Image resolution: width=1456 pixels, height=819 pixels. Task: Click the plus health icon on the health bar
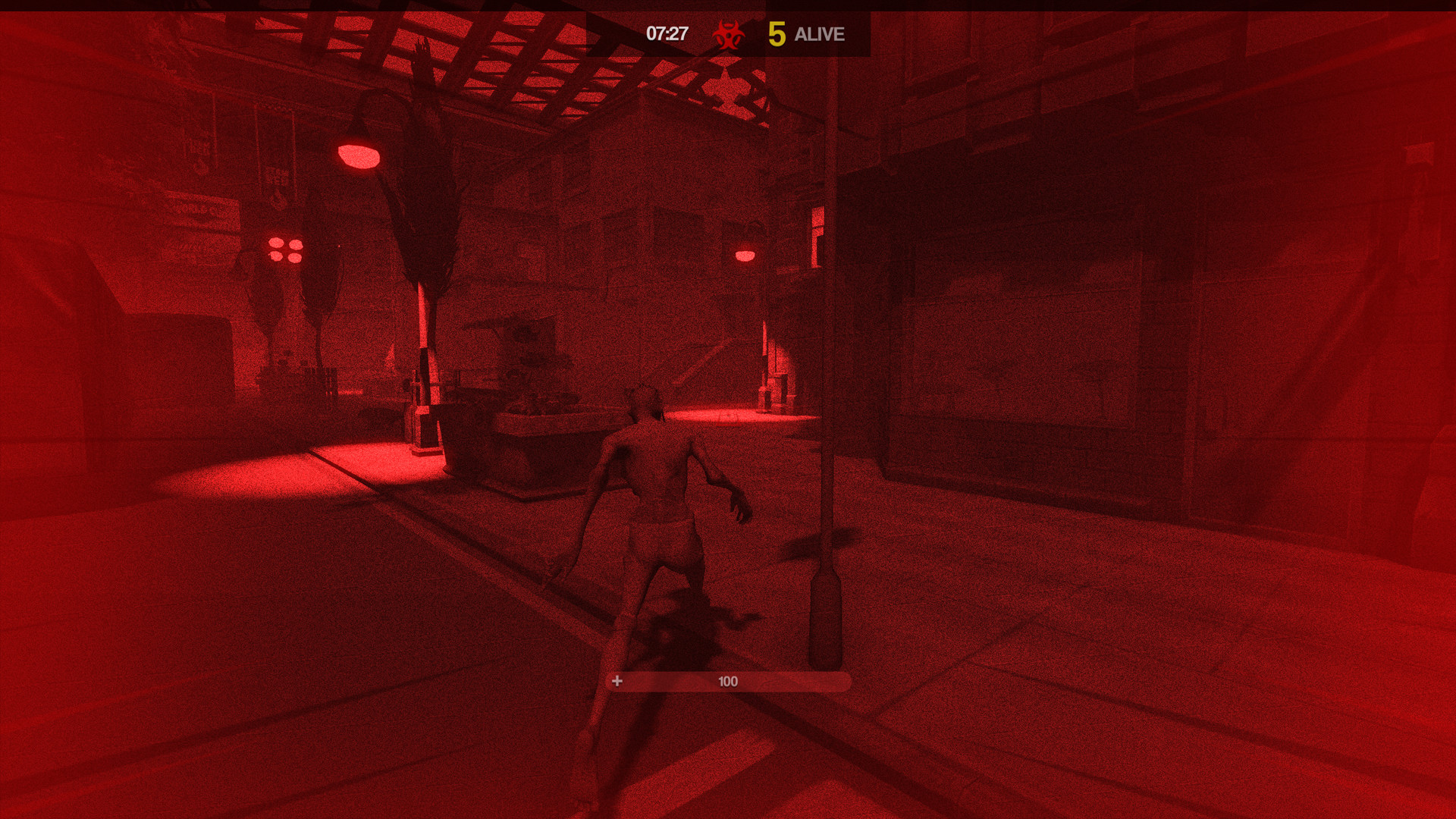617,681
